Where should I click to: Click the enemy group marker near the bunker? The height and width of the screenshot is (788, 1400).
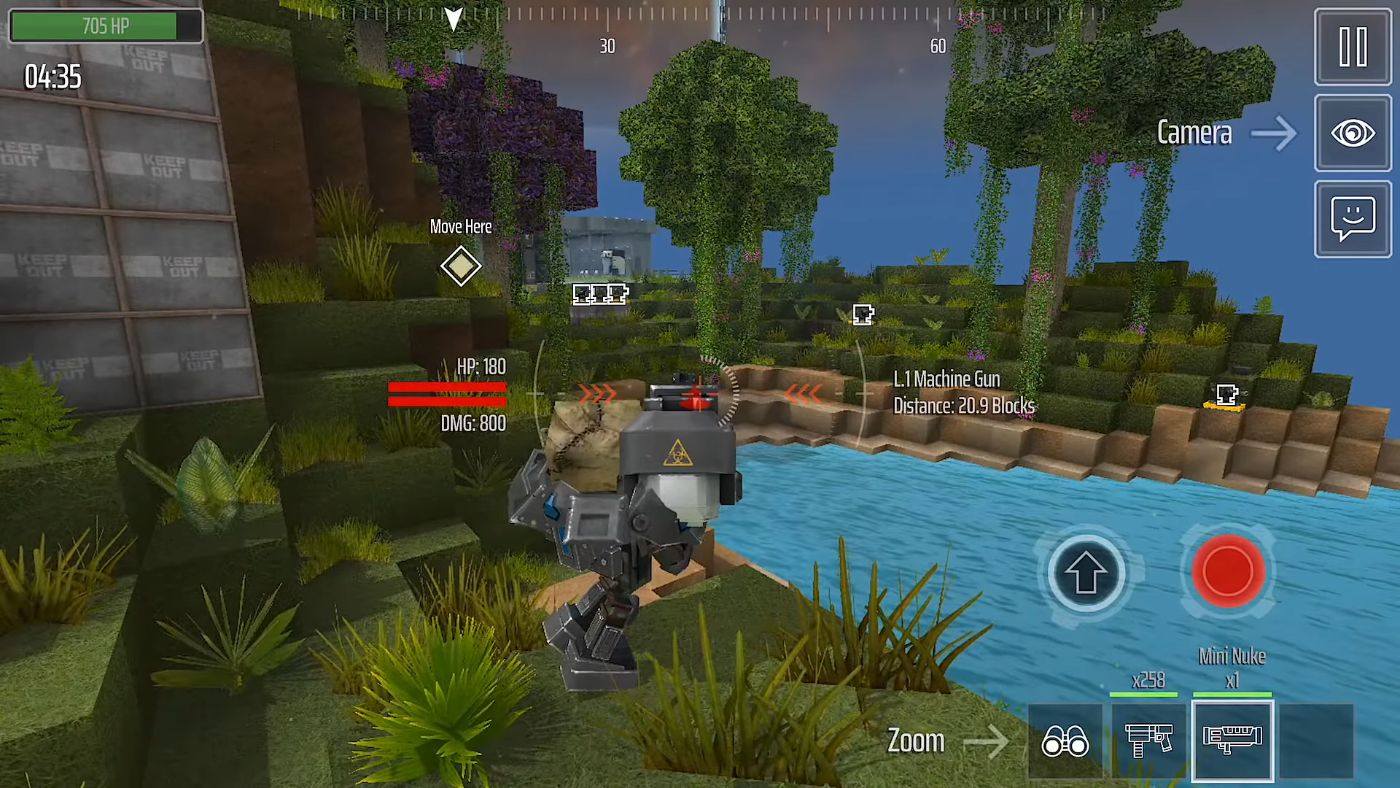coord(600,293)
